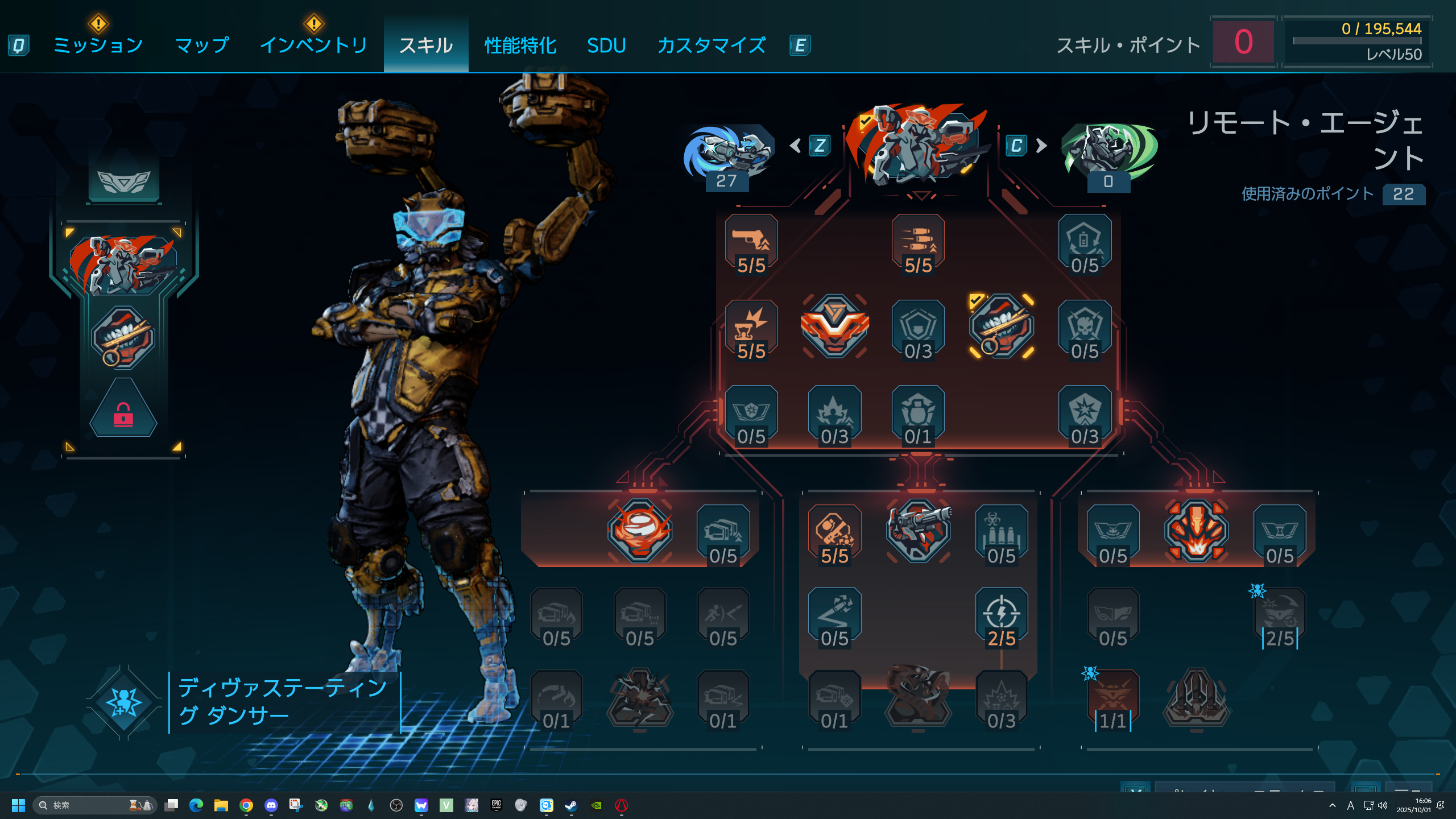Viewport: 1456px width, 819px height.
Task: Launch Steam from the taskbar
Action: 571,805
